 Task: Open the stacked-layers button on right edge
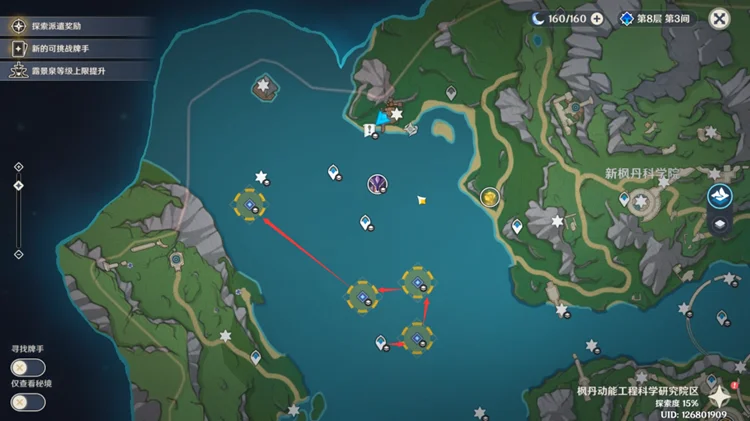click(x=719, y=226)
